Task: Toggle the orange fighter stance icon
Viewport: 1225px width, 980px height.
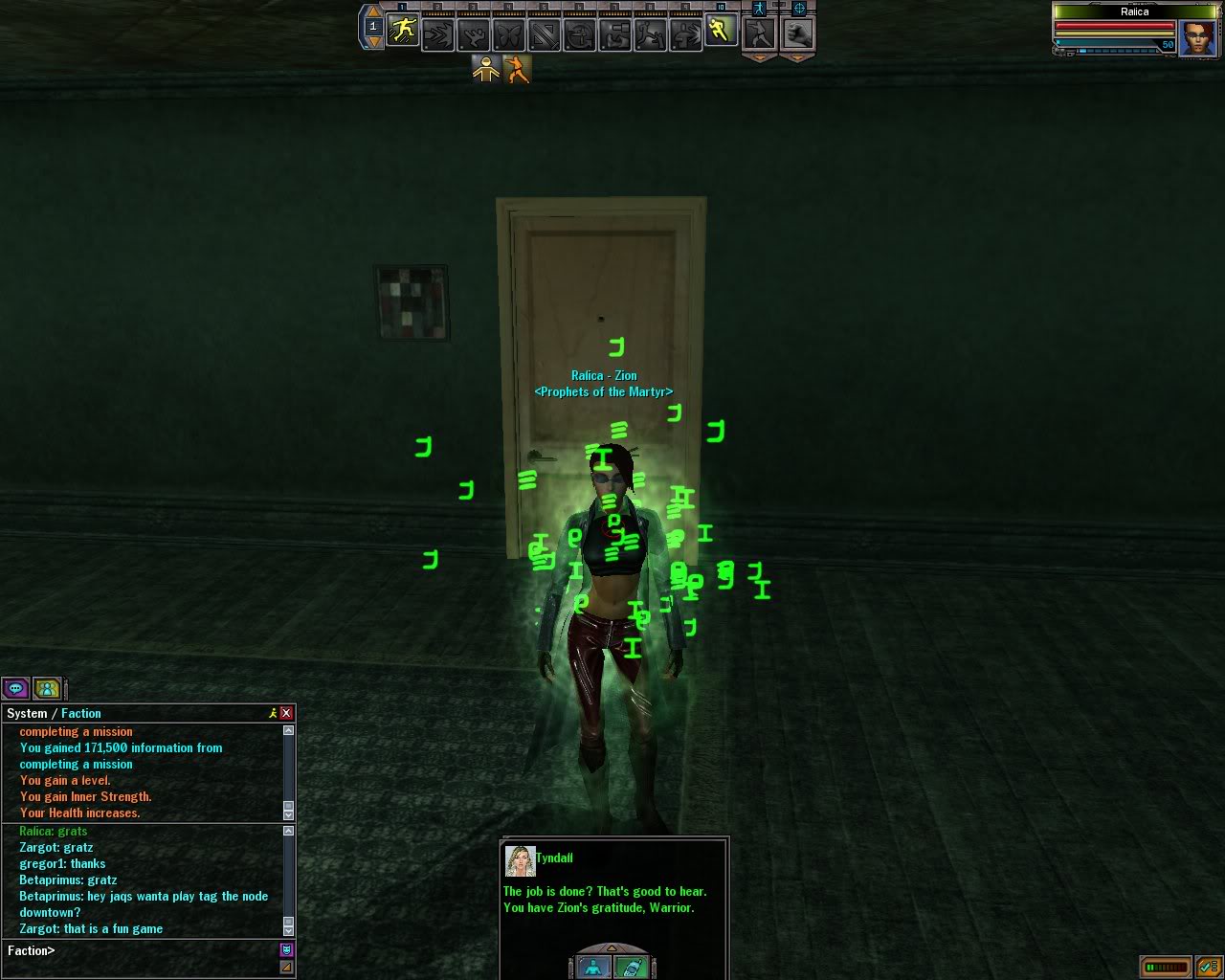Action: pyautogui.click(x=518, y=70)
